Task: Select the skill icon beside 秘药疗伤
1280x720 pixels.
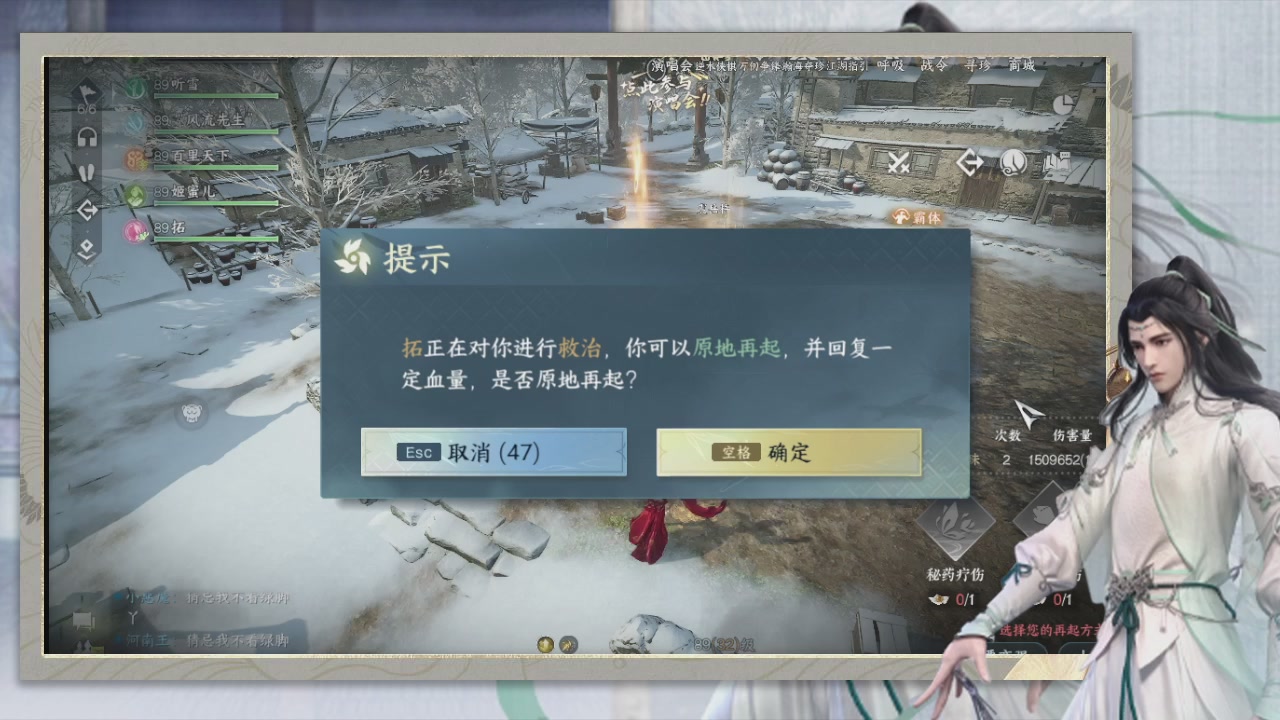Action: coord(1042,514)
